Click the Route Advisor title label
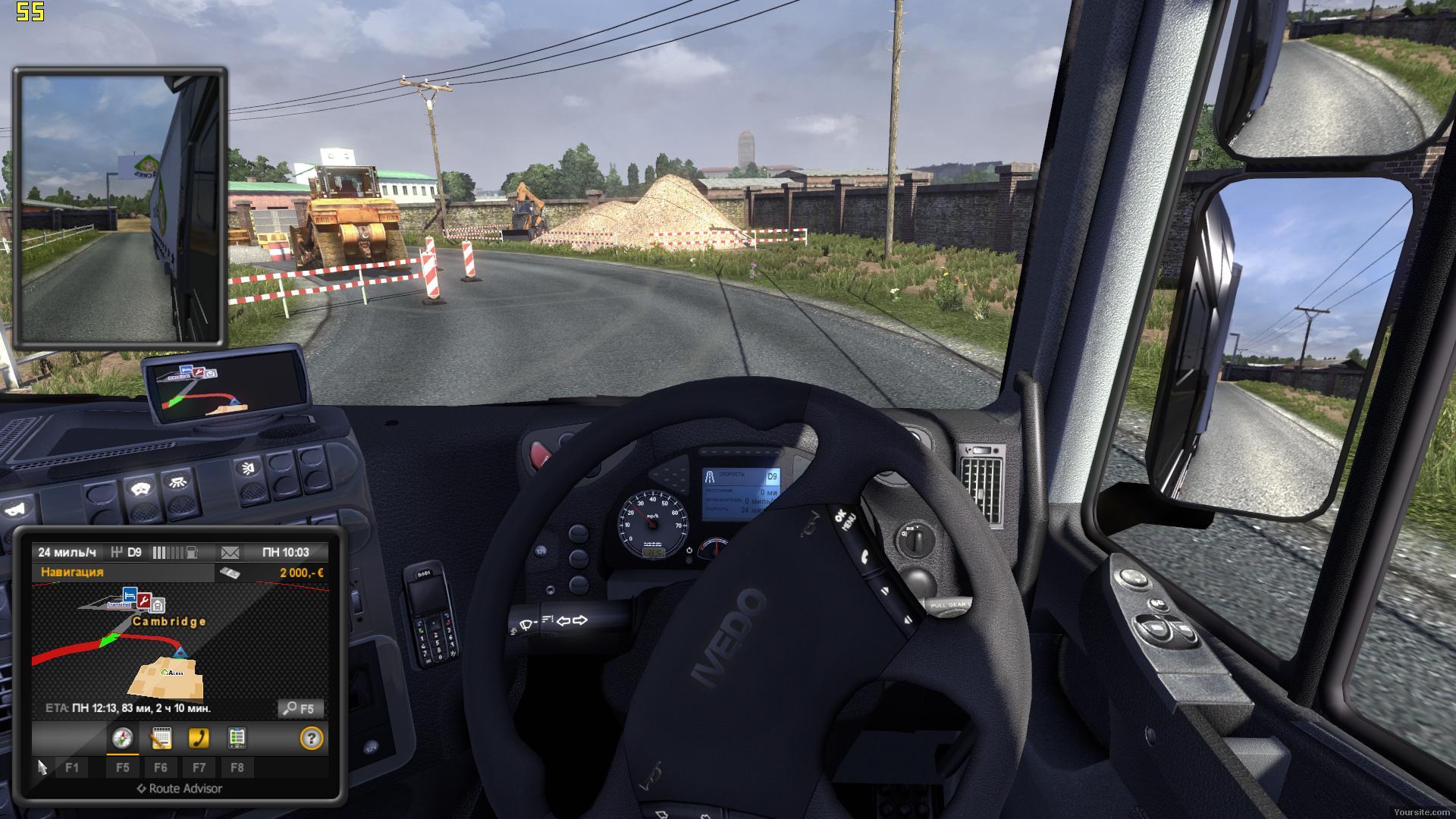This screenshot has height=819, width=1456. (x=180, y=789)
